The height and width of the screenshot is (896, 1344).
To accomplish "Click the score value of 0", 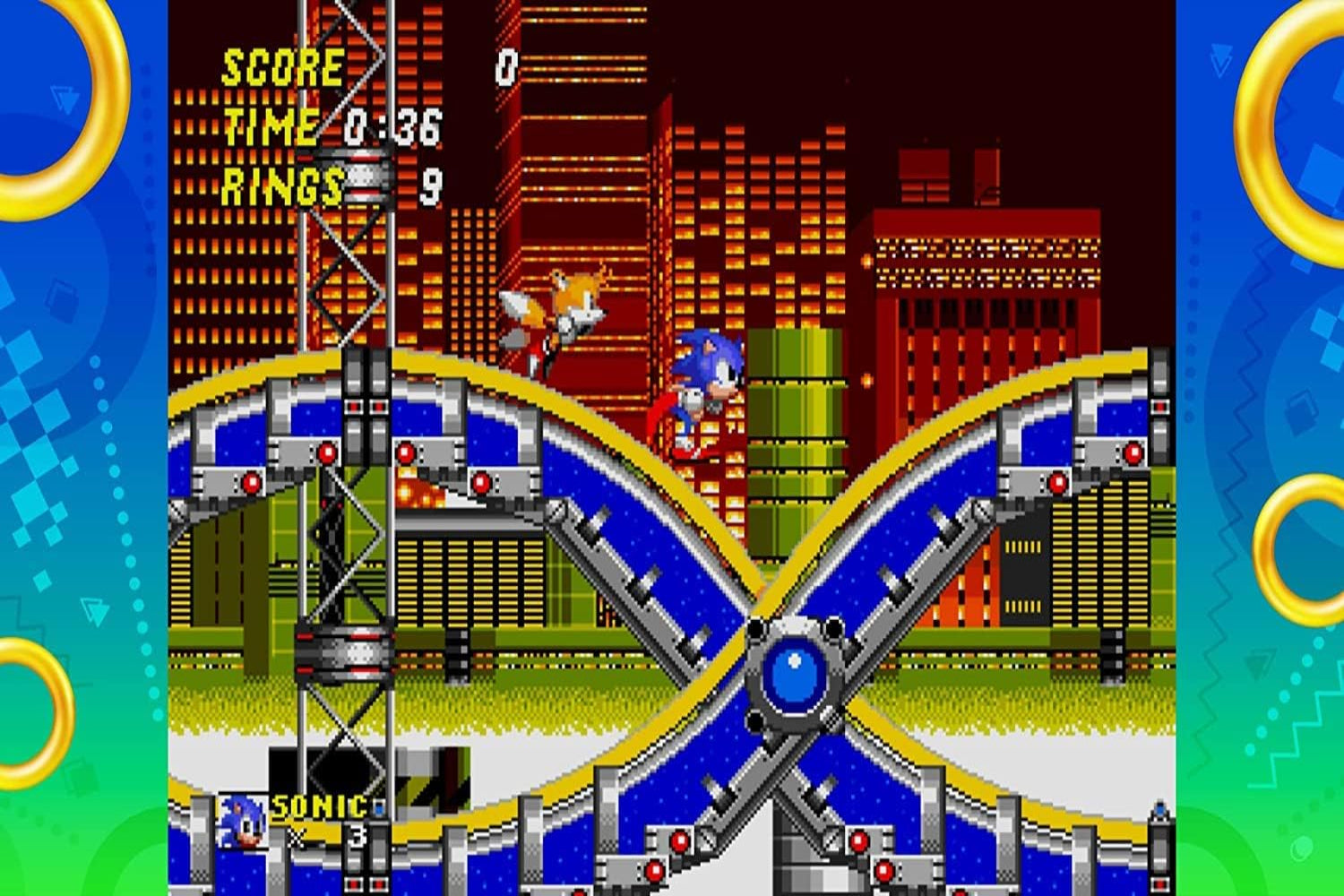I will [x=506, y=65].
